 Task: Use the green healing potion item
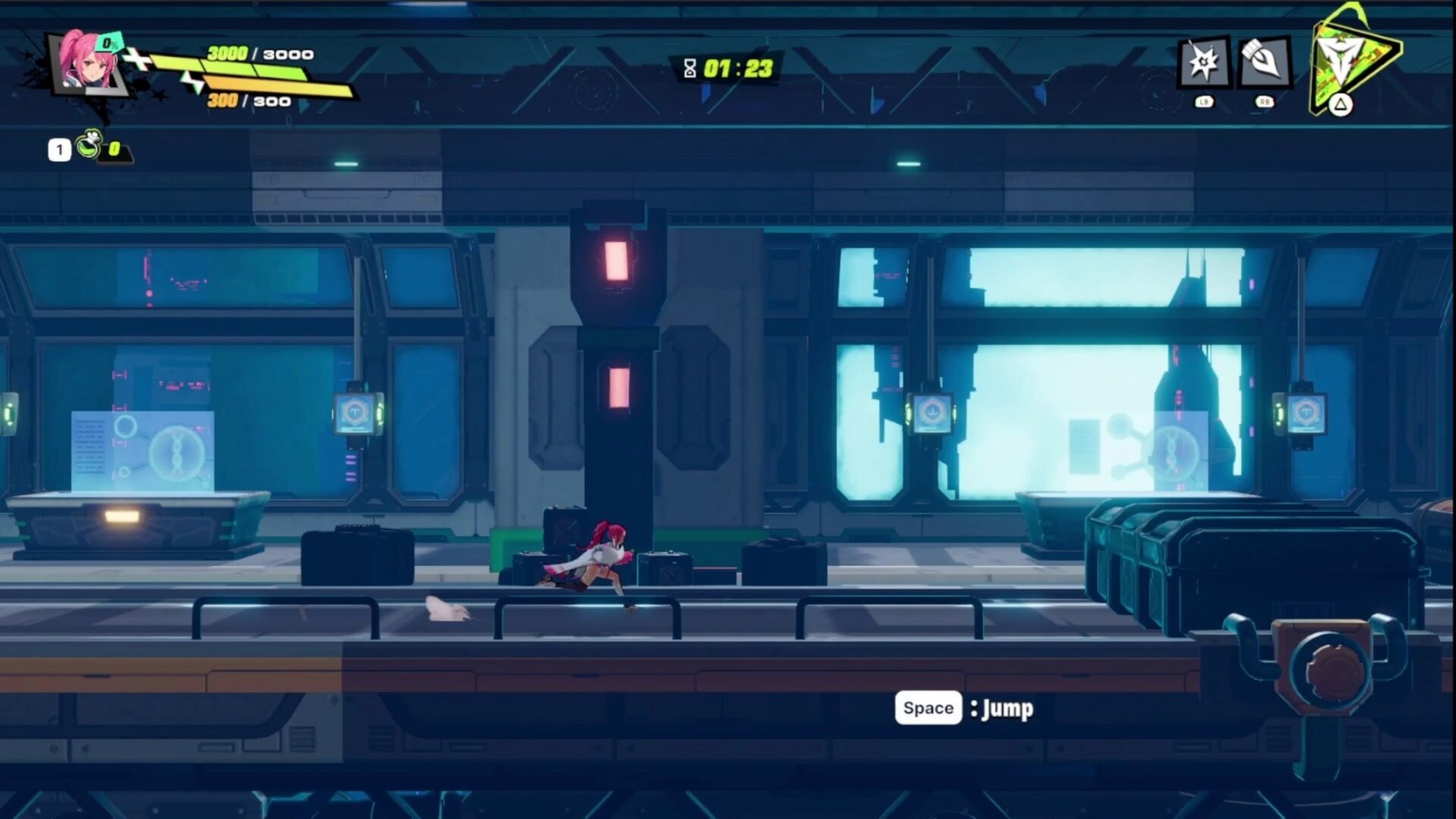click(90, 144)
